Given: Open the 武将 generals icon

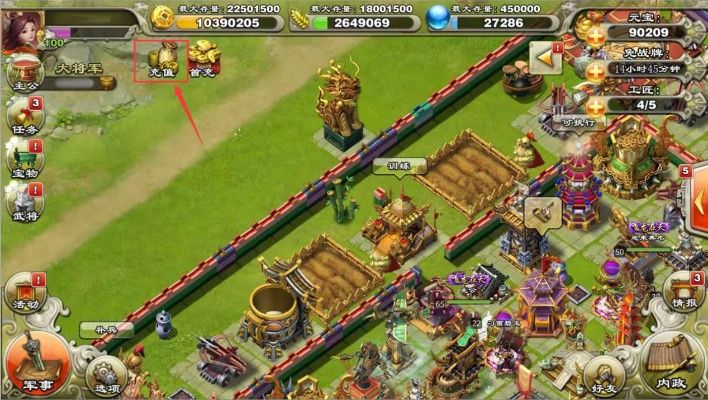Looking at the screenshot, I should [x=24, y=199].
